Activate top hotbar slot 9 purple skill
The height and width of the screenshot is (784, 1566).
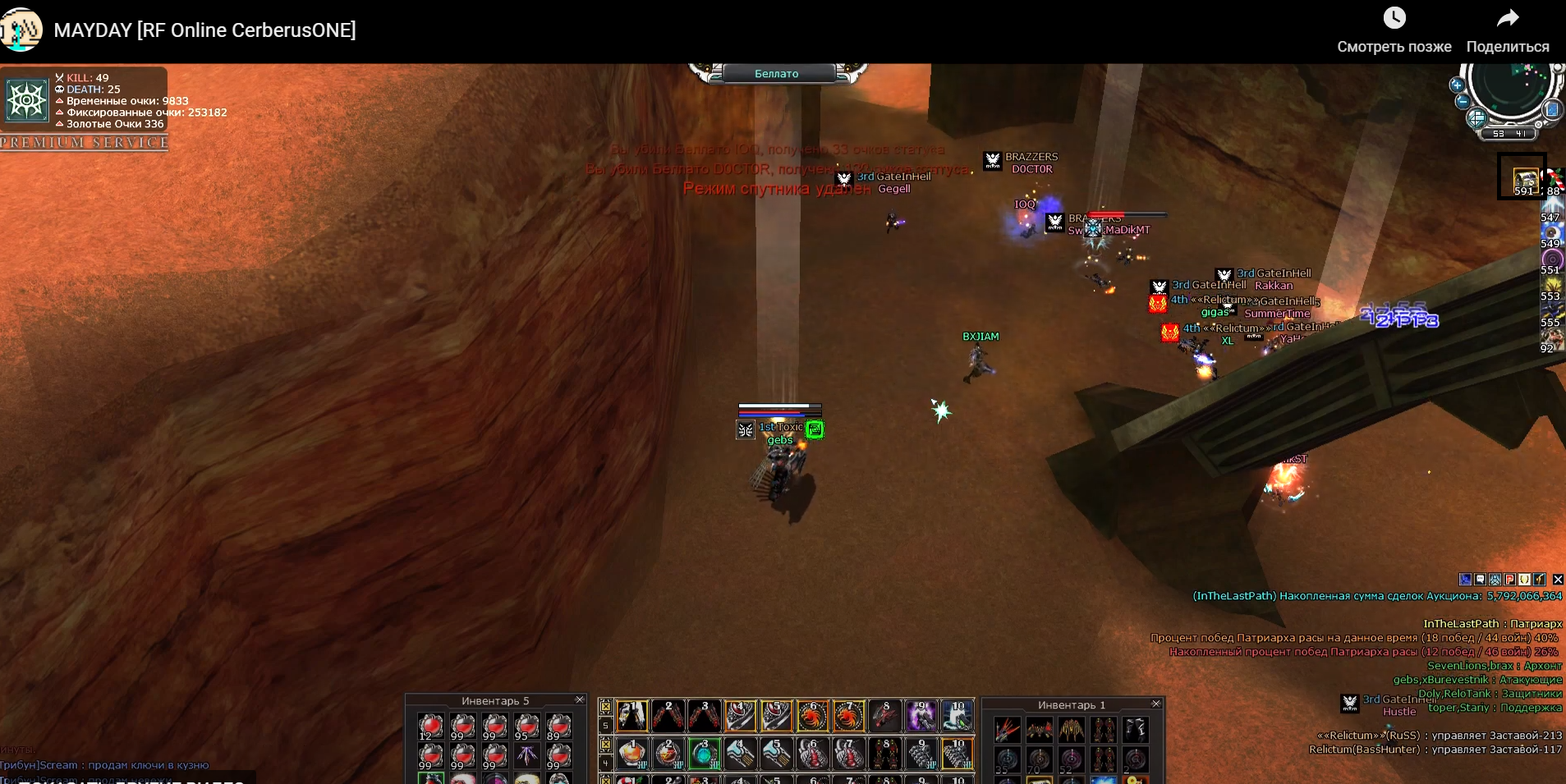click(921, 716)
